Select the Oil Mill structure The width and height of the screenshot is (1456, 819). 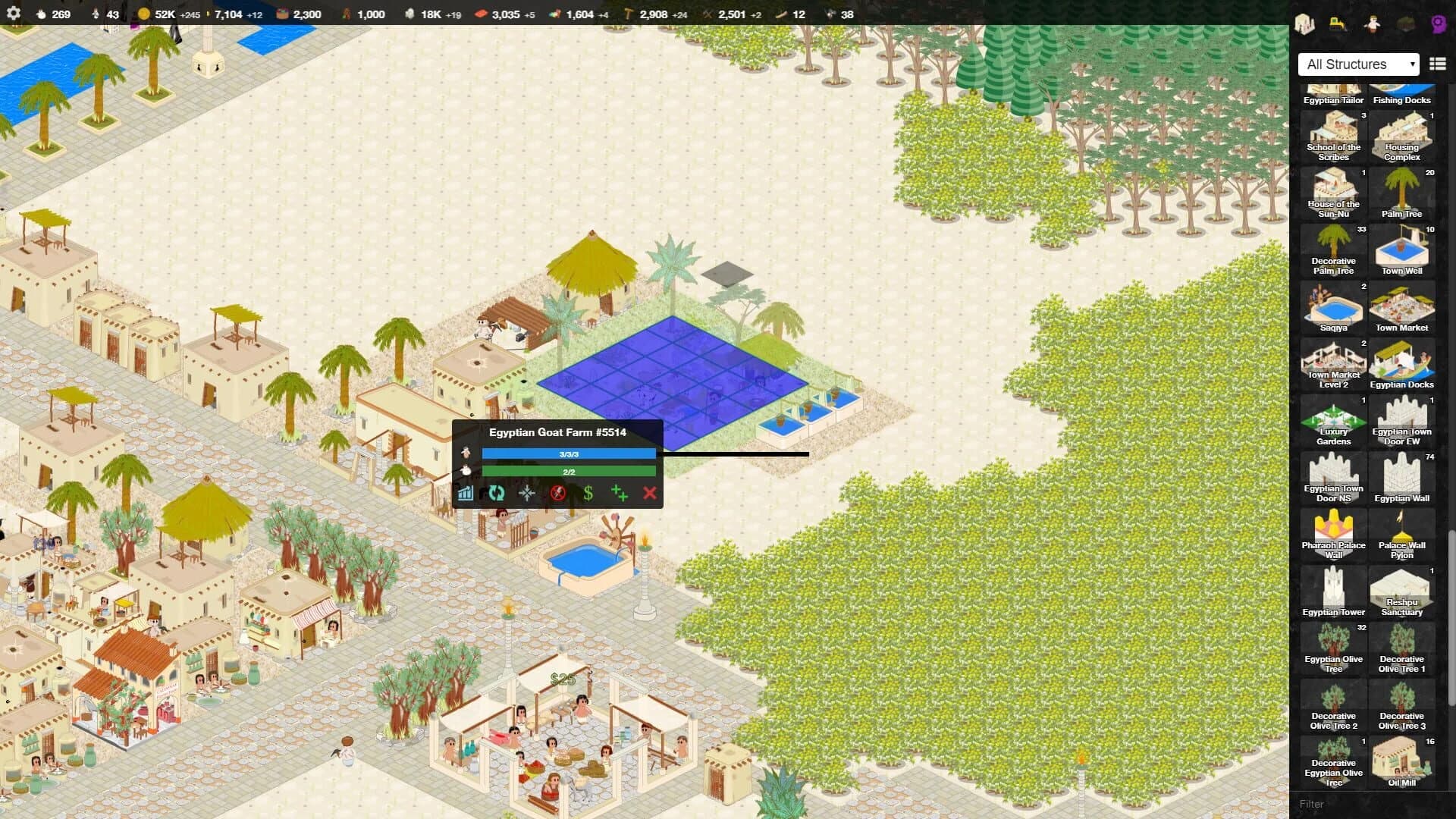point(1402,761)
